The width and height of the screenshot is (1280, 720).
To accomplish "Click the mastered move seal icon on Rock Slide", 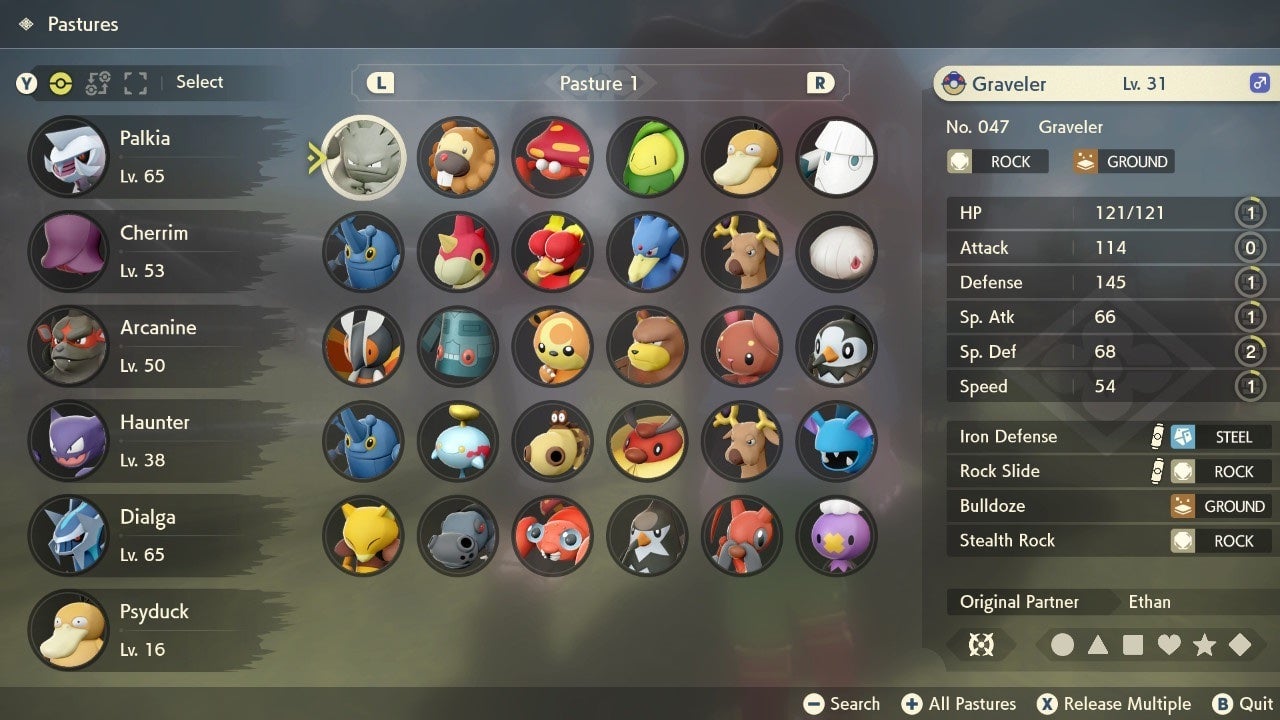I will (x=1155, y=471).
